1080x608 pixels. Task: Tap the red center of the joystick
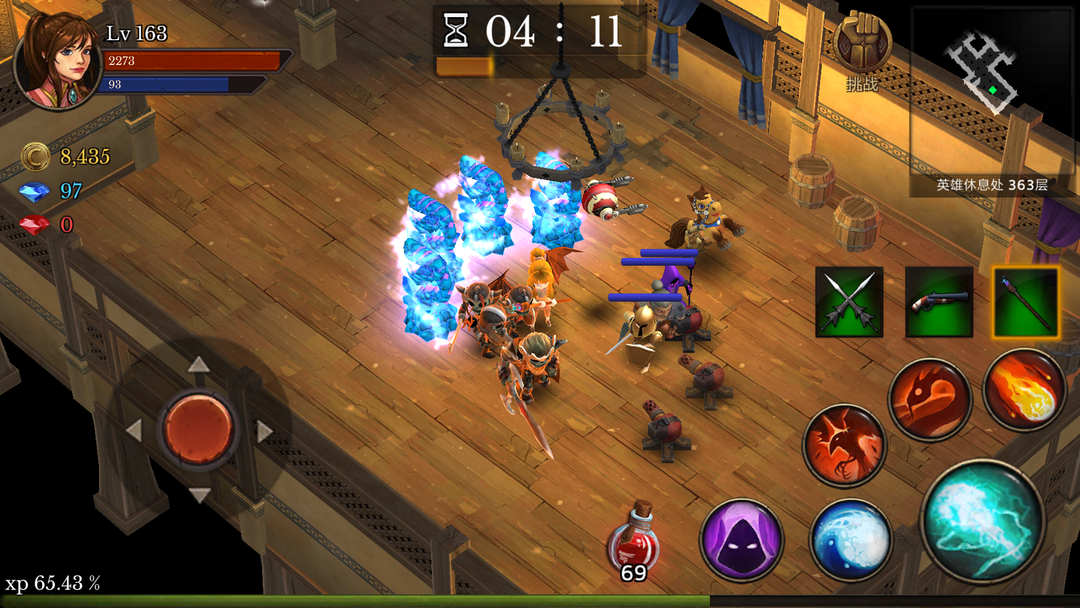[x=199, y=427]
